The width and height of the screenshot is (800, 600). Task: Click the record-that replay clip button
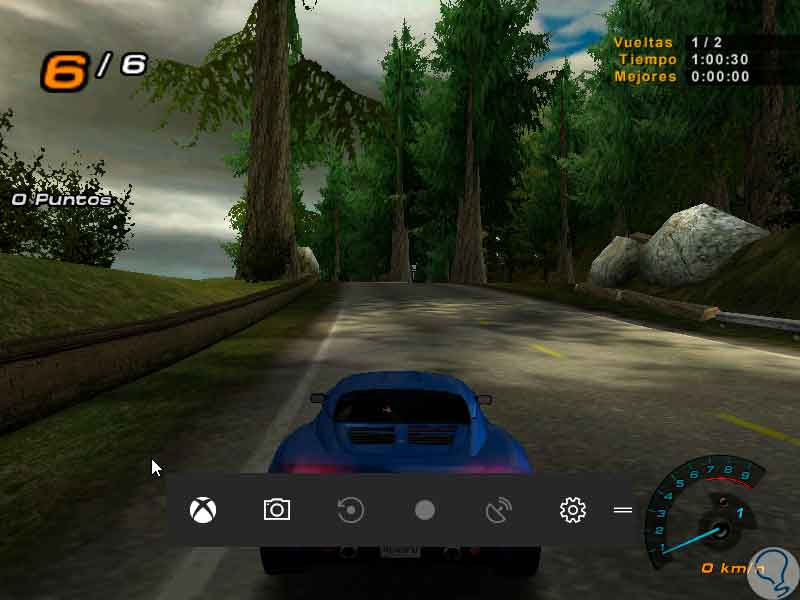[x=350, y=511]
